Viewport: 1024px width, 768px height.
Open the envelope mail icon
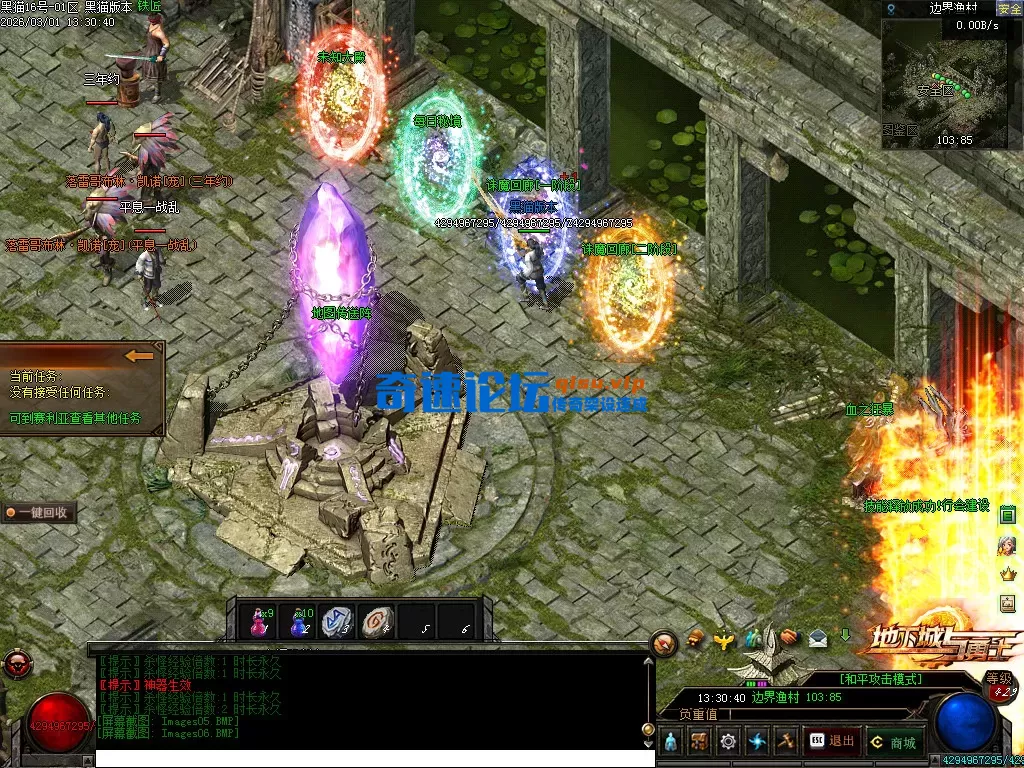(x=818, y=638)
